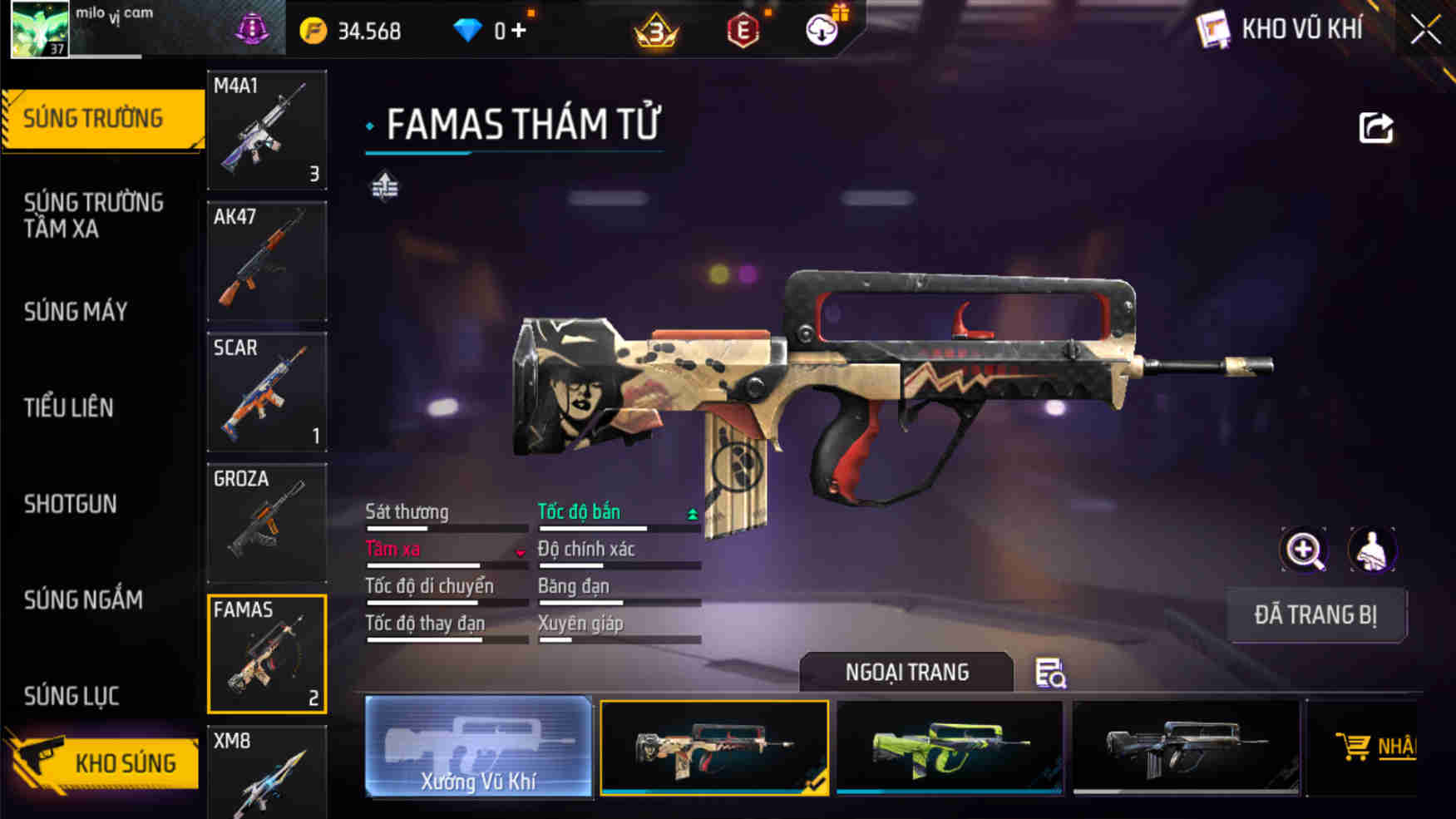The width and height of the screenshot is (1456, 819).
Task: Open the cloud gift icon in top bar
Action: [822, 30]
